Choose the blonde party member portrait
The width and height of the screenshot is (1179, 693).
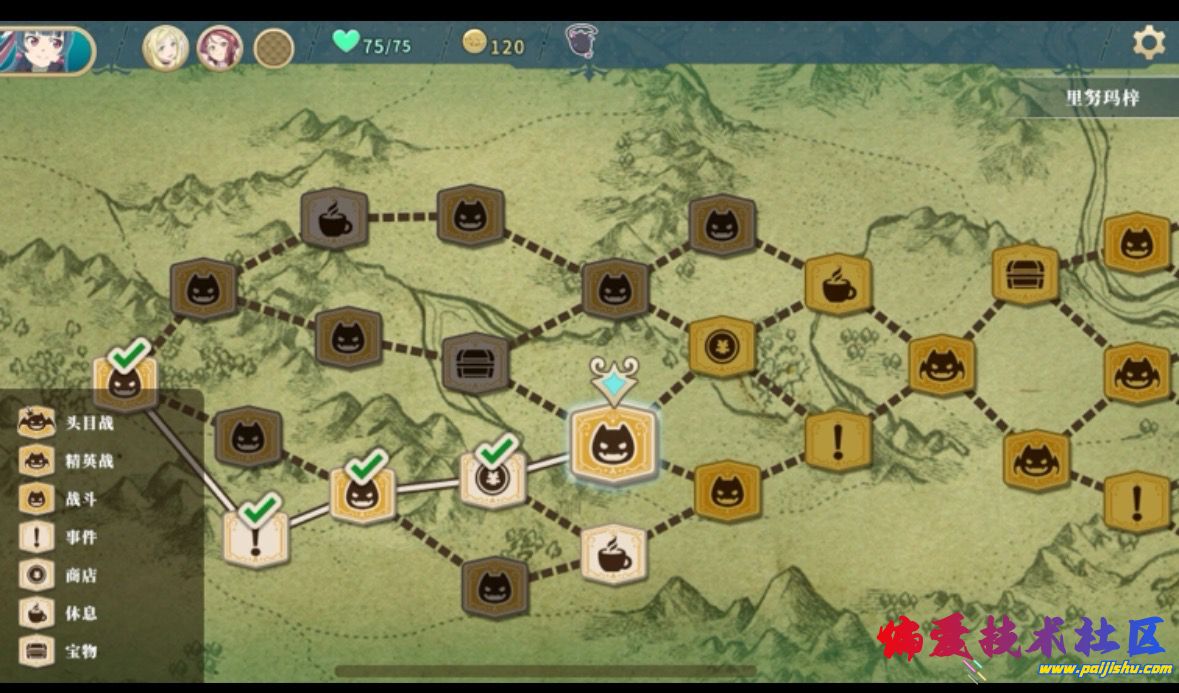[x=166, y=47]
